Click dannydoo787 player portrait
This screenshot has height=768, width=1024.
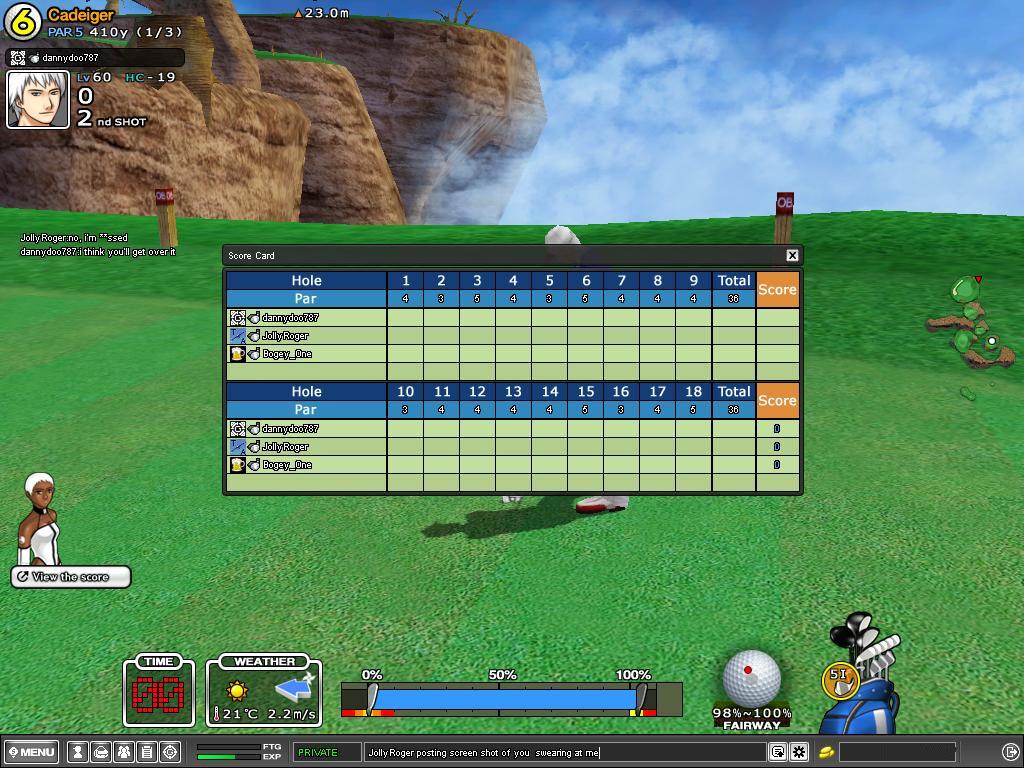(x=38, y=100)
